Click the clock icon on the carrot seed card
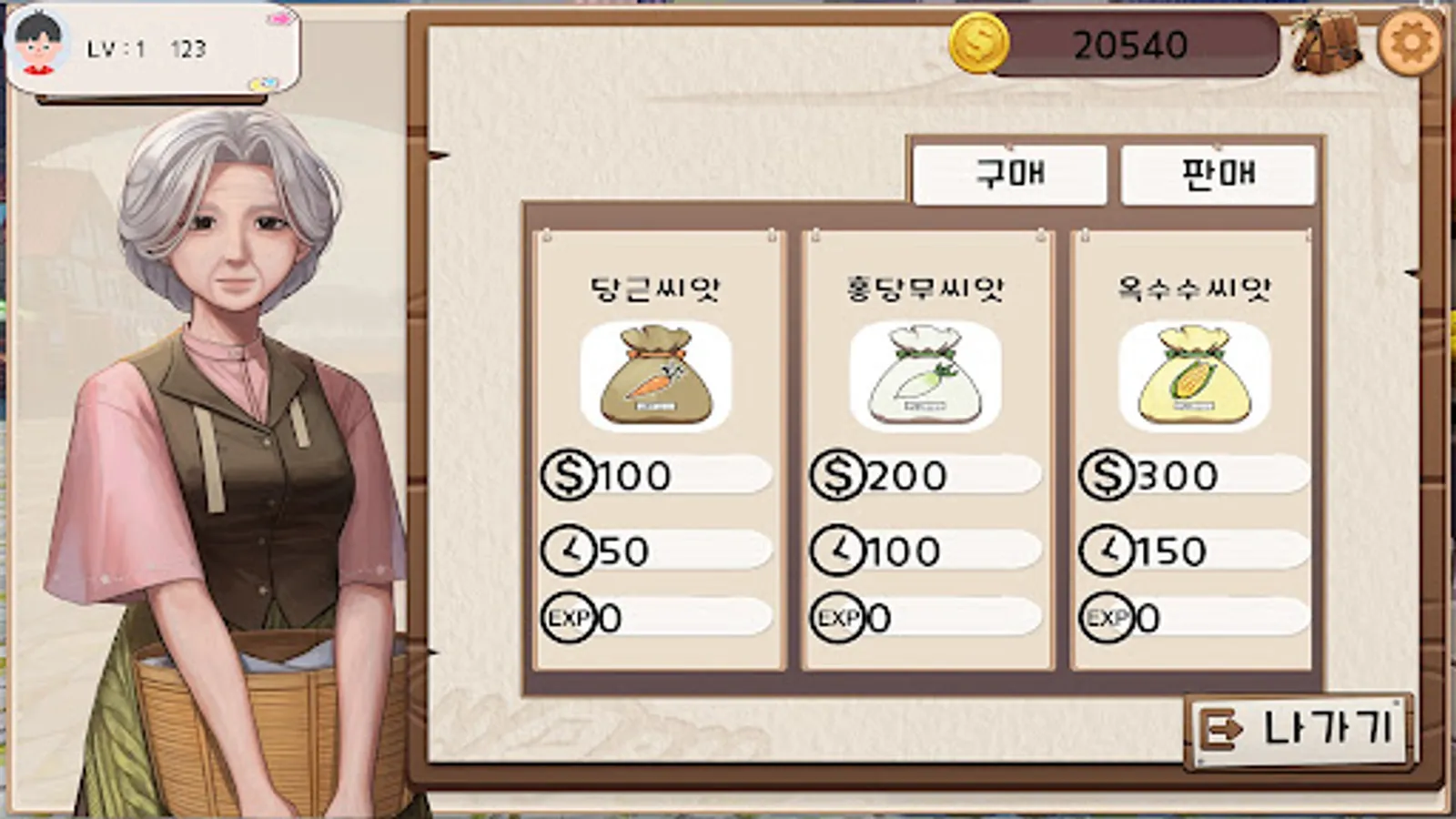The width and height of the screenshot is (1456, 819). [569, 550]
